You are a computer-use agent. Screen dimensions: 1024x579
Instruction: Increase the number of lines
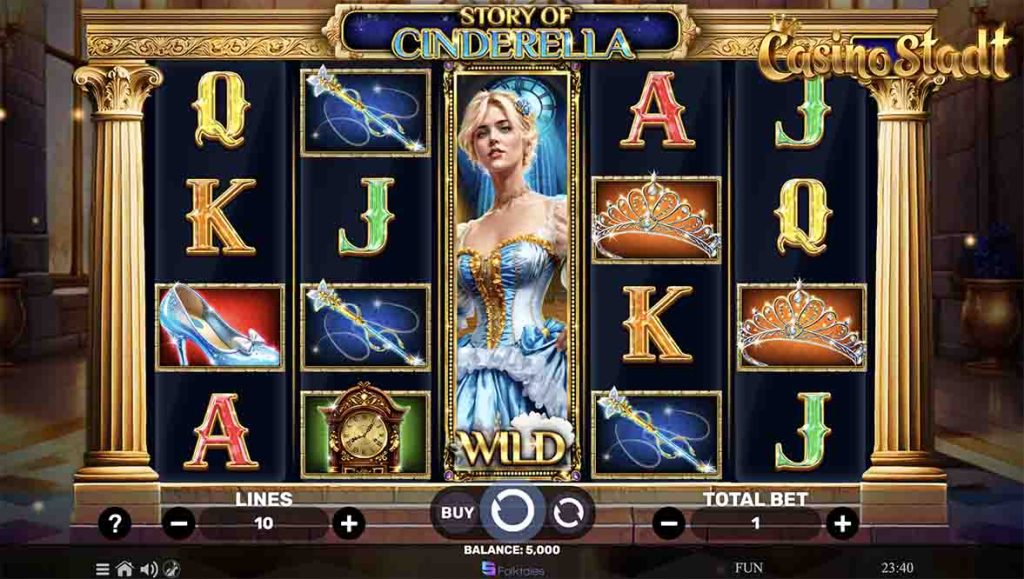(x=348, y=523)
